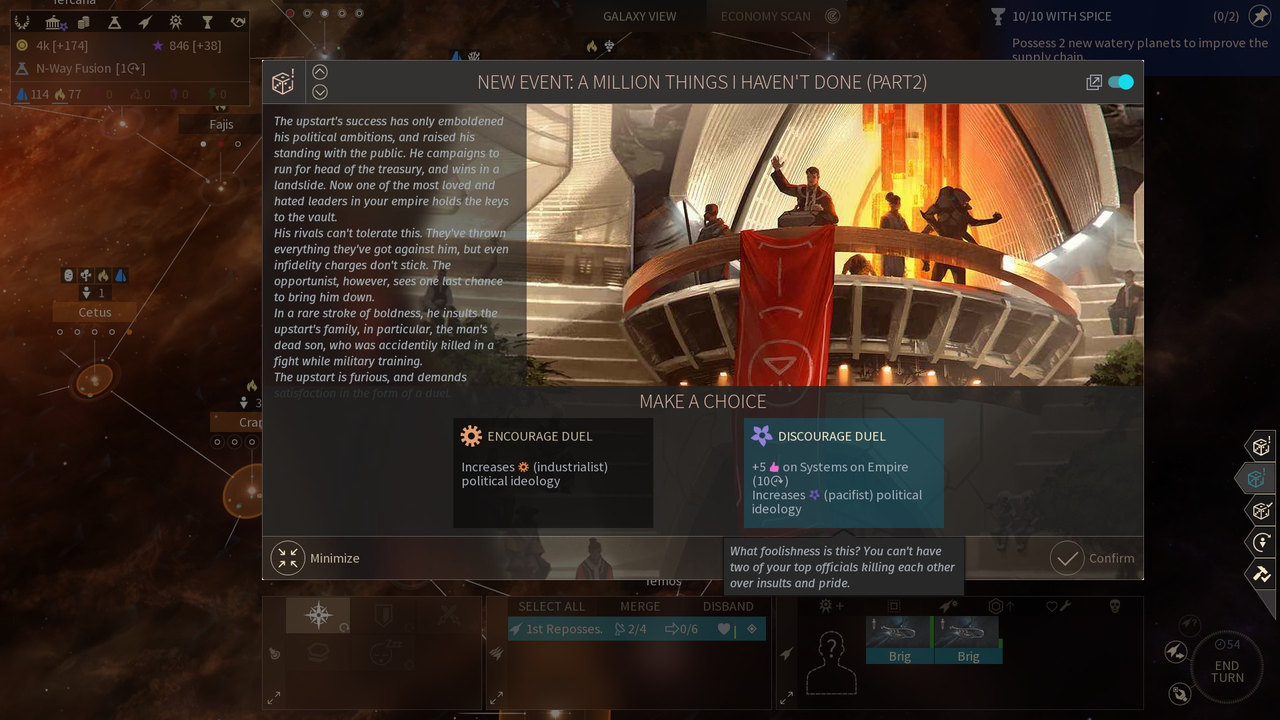Toggle the switch in the event header
The height and width of the screenshot is (720, 1280).
coord(1121,82)
